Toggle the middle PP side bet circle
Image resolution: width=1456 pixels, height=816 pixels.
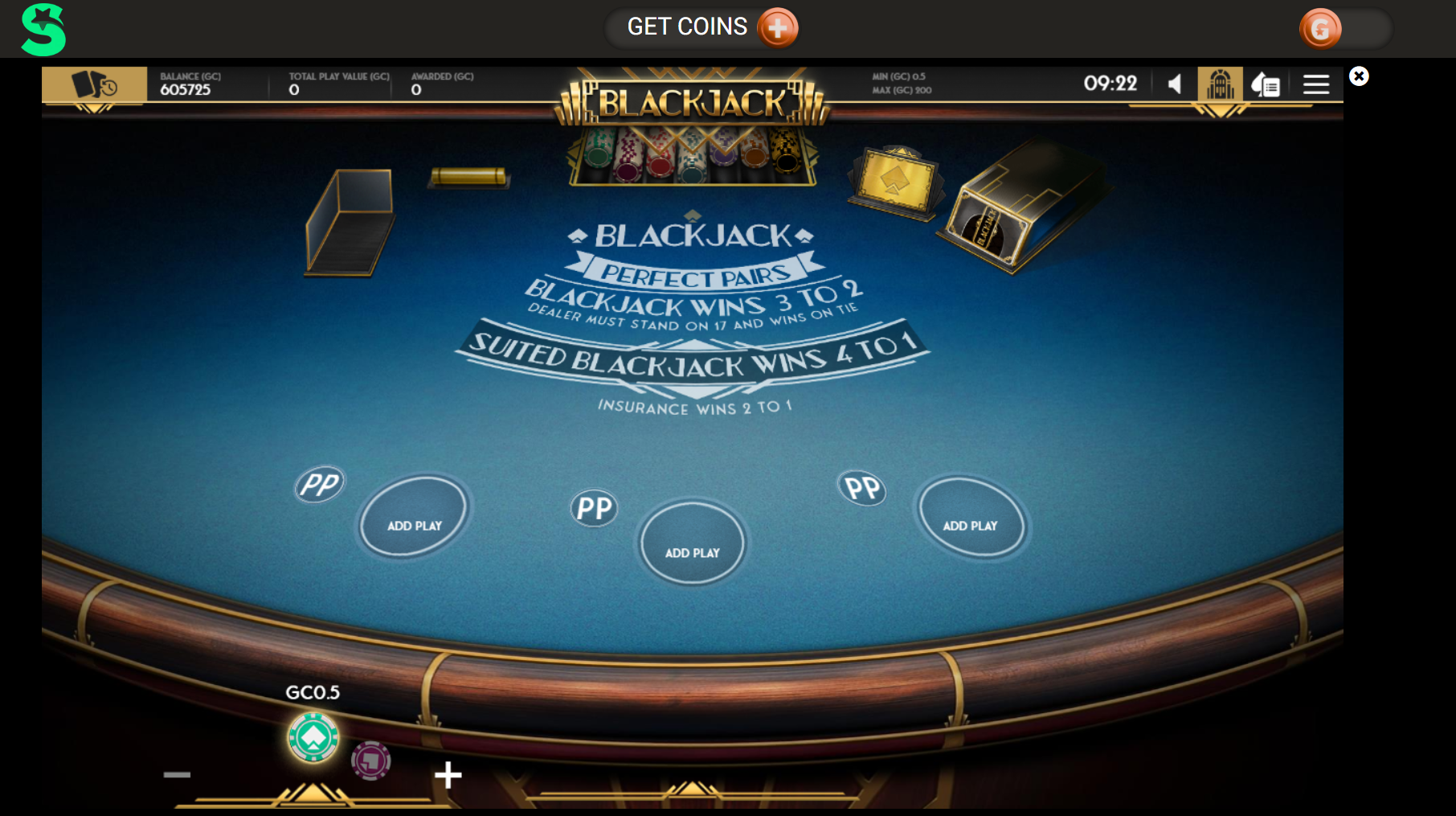(593, 508)
